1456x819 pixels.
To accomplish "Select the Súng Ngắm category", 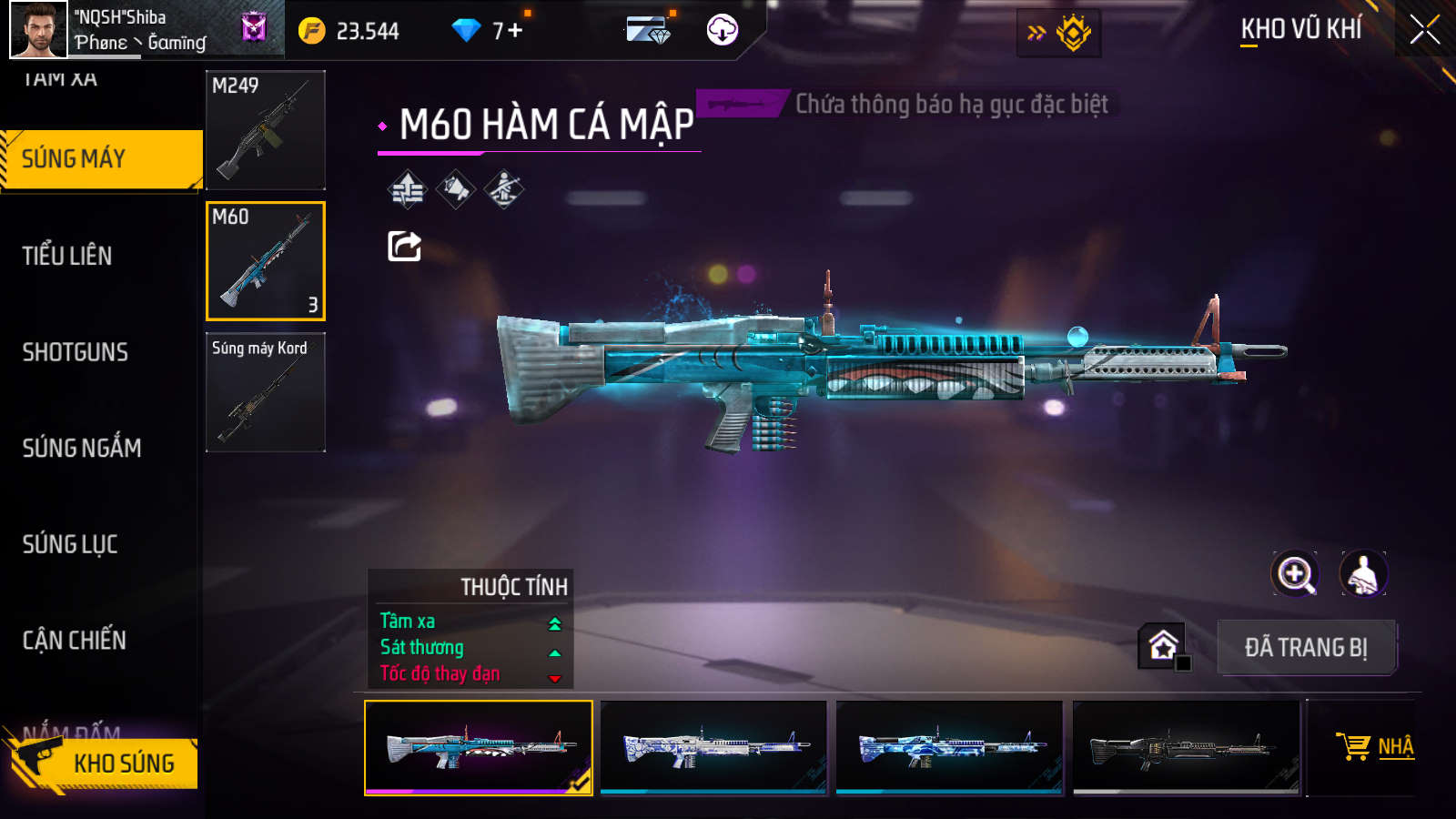I will (81, 448).
